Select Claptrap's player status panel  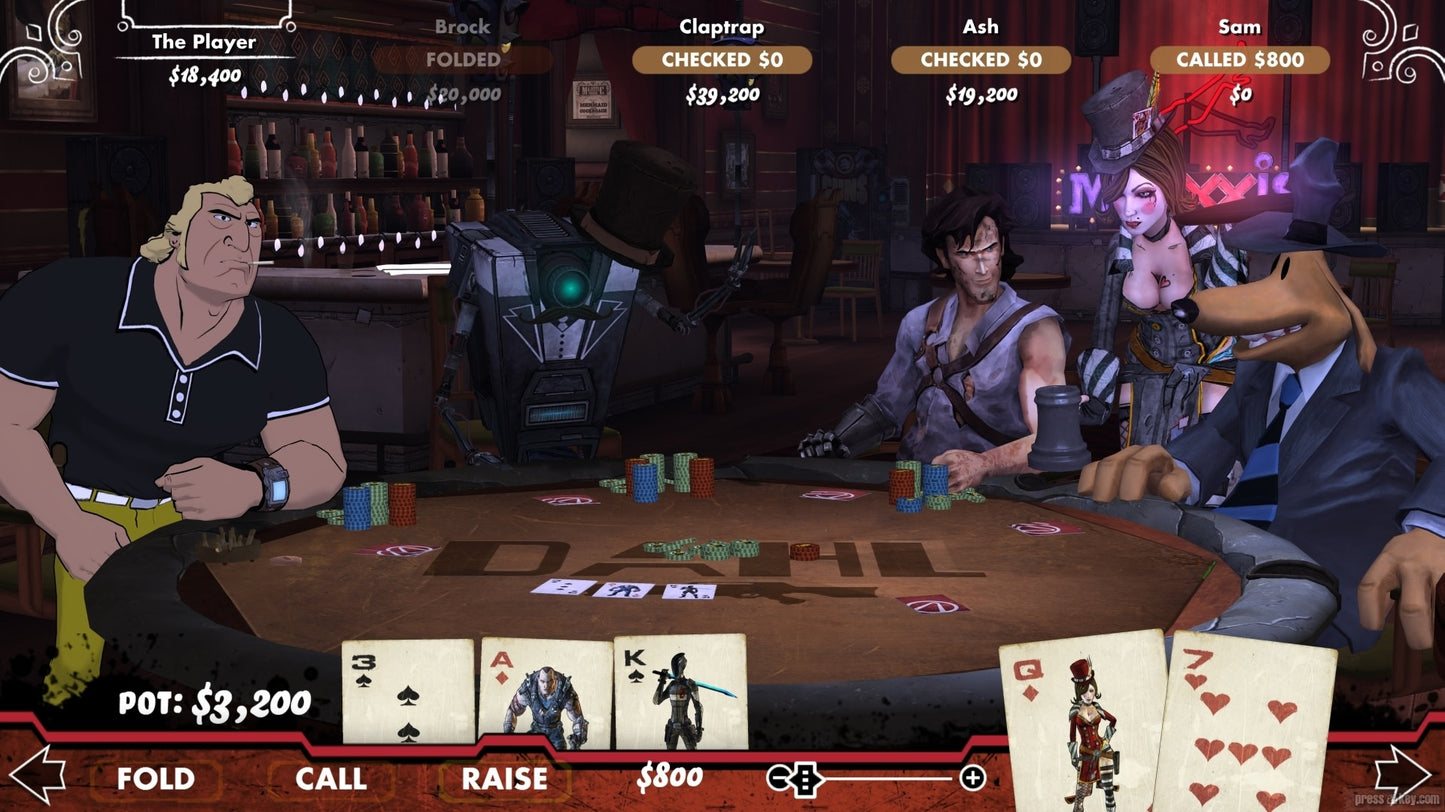722,60
